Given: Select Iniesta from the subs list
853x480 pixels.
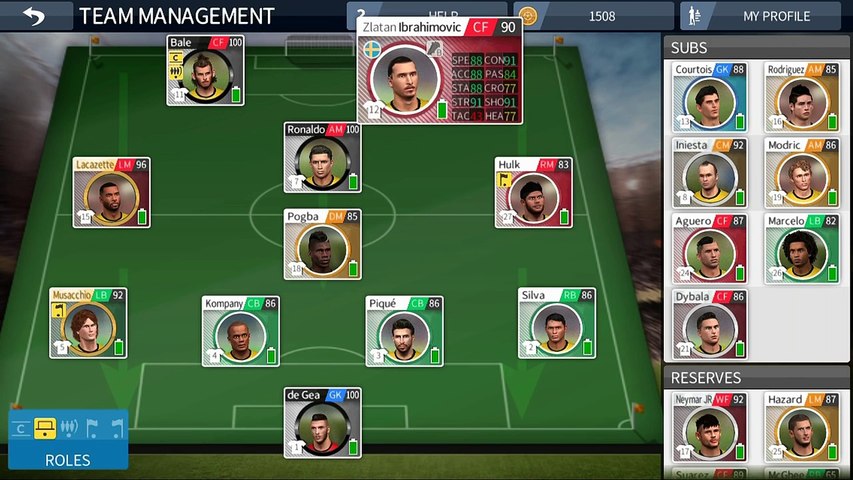Looking at the screenshot, I should [x=710, y=172].
